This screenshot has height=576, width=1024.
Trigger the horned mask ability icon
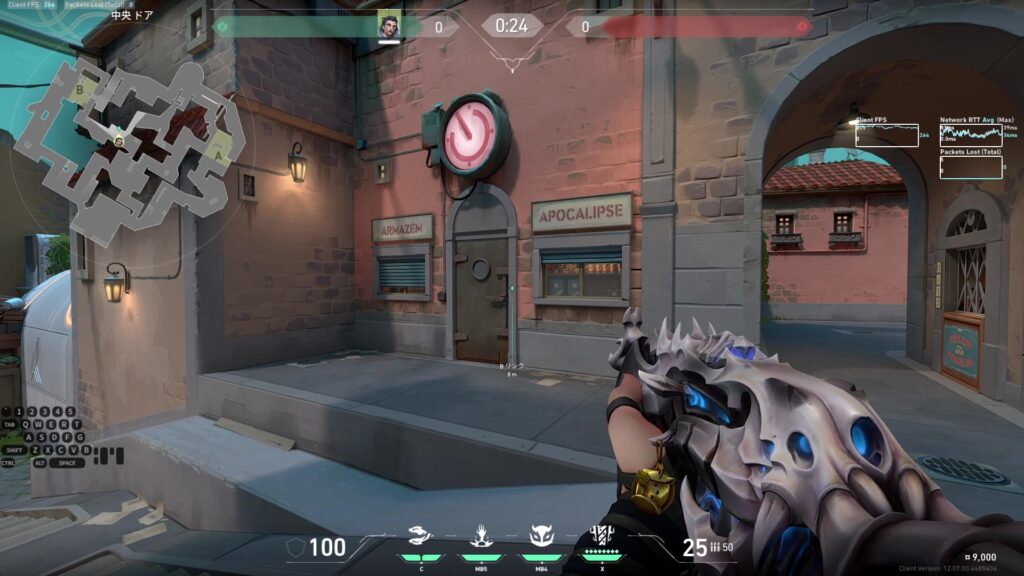coord(541,536)
